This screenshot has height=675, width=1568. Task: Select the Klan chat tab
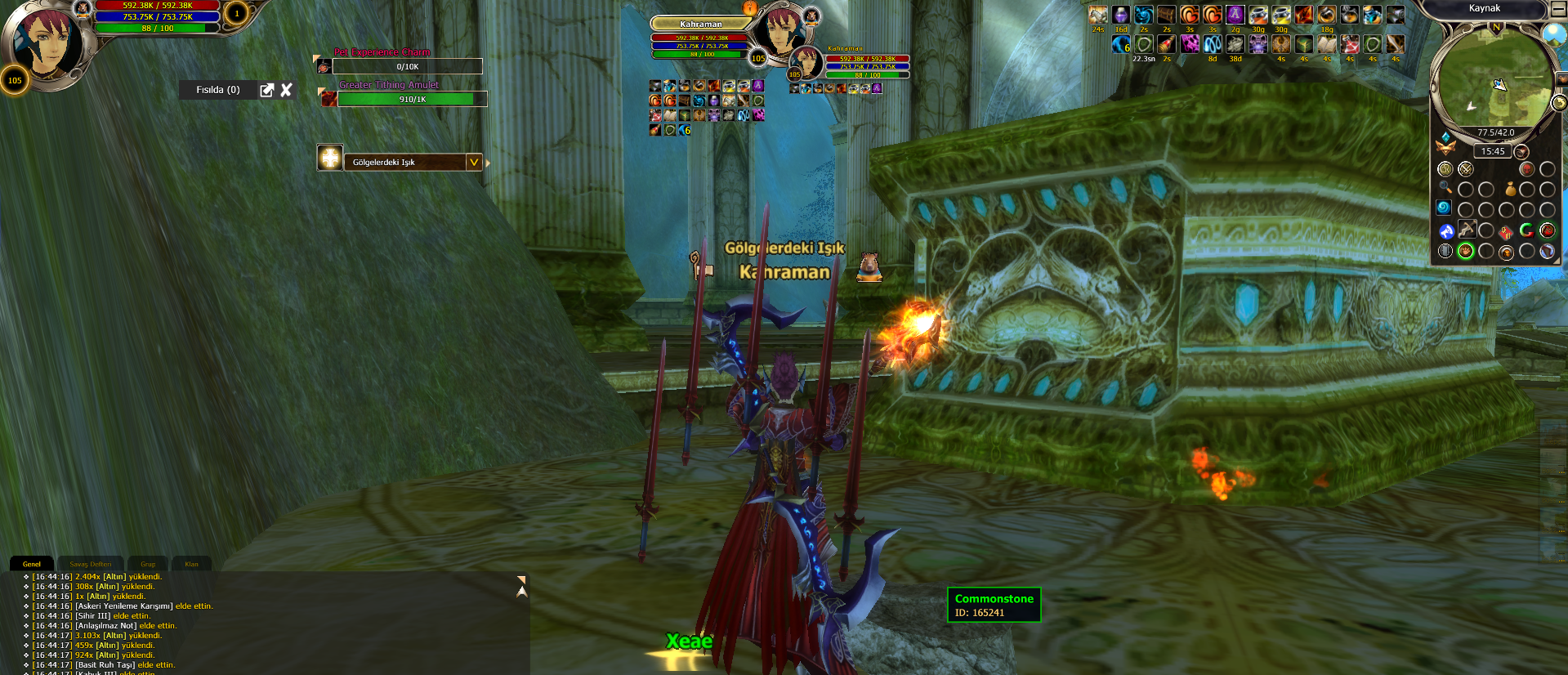tap(191, 564)
